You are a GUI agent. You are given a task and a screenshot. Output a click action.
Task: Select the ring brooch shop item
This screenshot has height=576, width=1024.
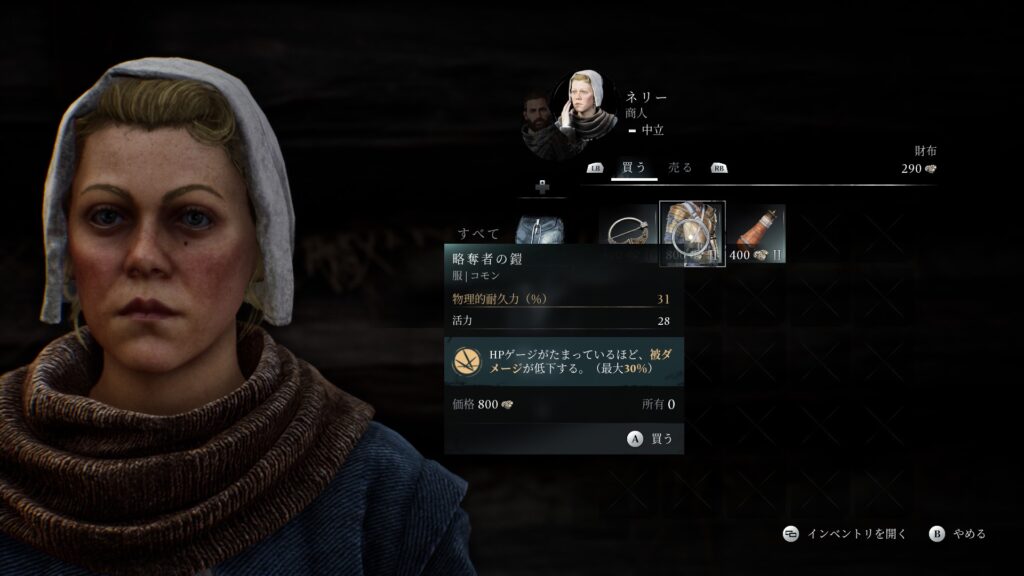click(x=628, y=234)
